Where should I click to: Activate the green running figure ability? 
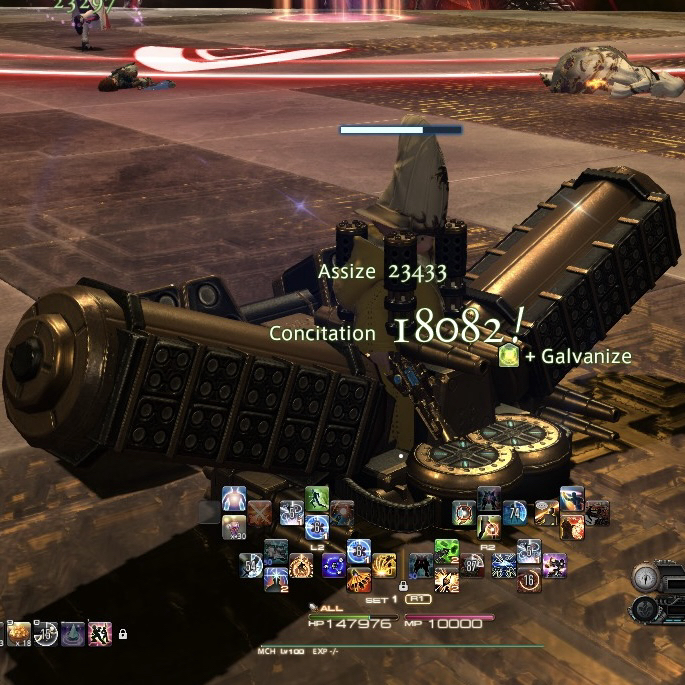pyautogui.click(x=316, y=497)
